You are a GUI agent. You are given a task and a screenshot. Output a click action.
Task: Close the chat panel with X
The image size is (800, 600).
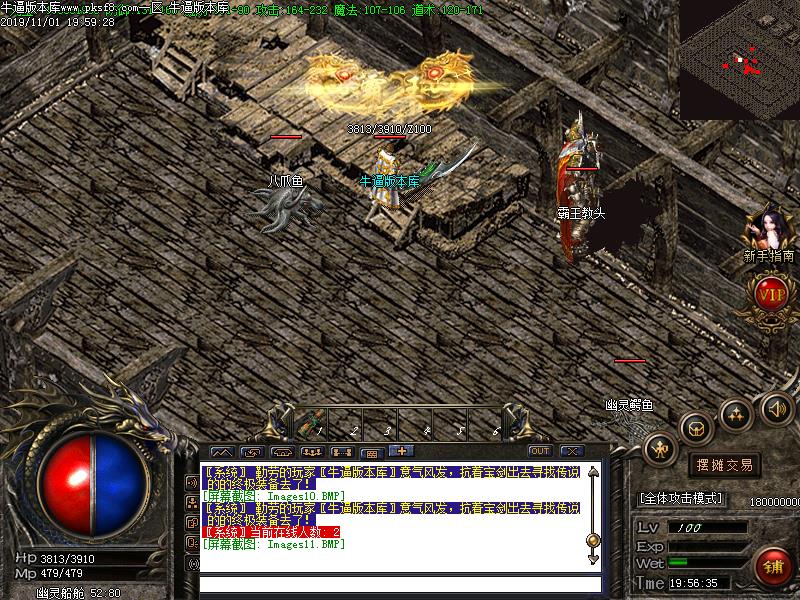571,451
